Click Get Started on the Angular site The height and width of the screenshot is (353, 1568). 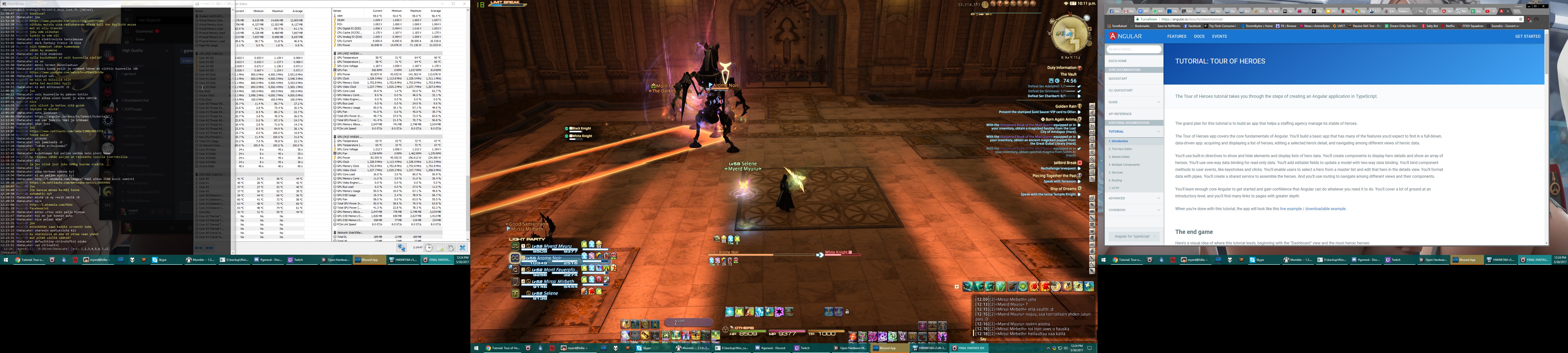pyautogui.click(x=1527, y=37)
